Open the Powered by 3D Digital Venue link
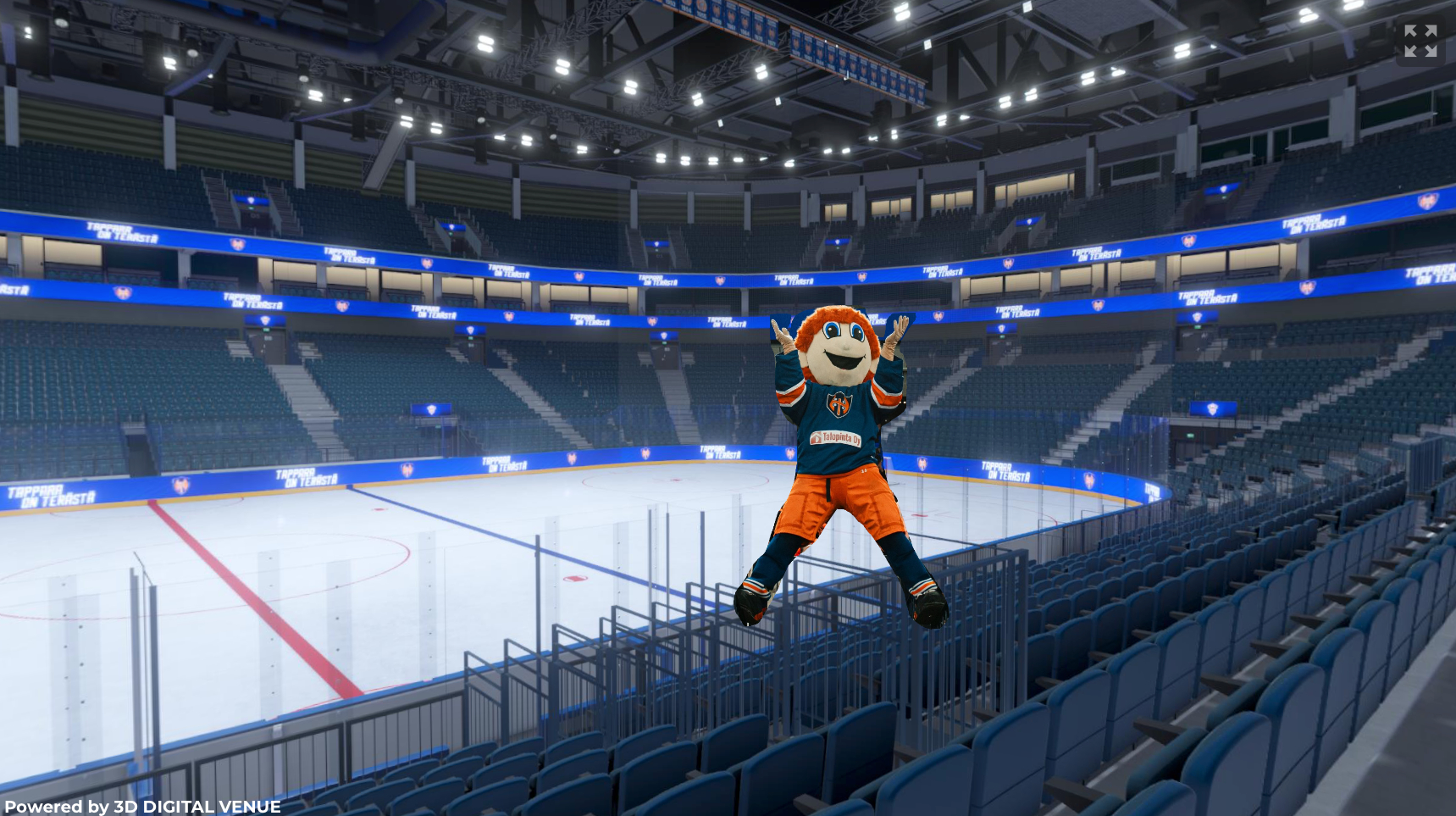The width and height of the screenshot is (1456, 816). click(x=142, y=806)
